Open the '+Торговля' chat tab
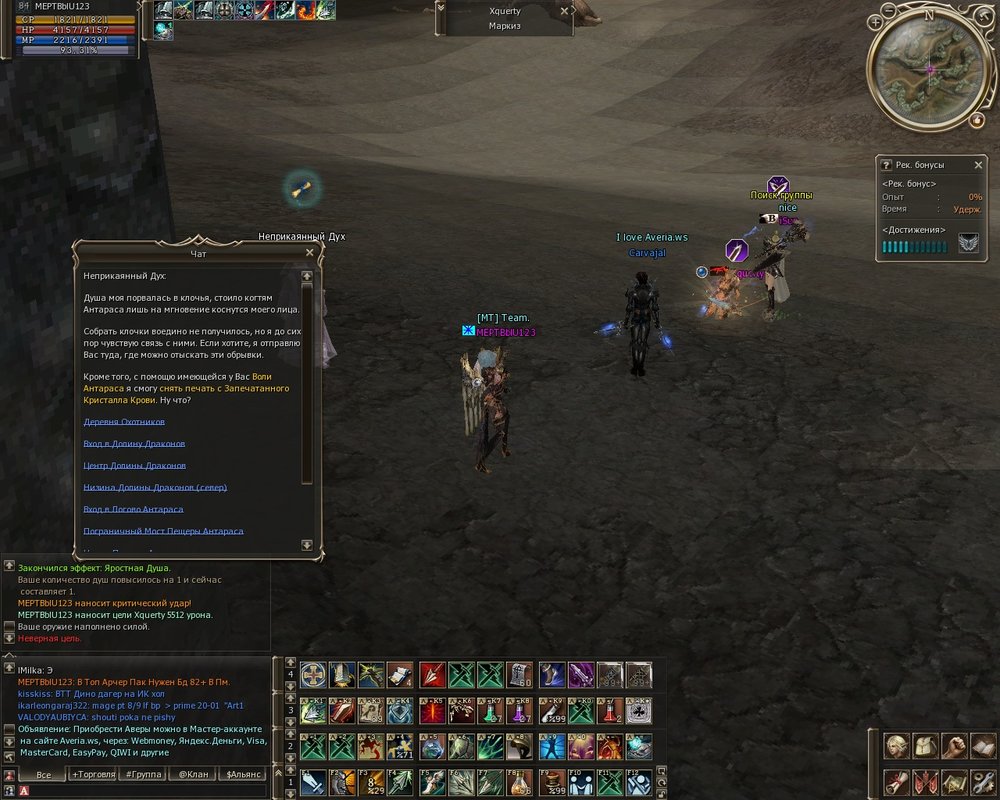 93,774
